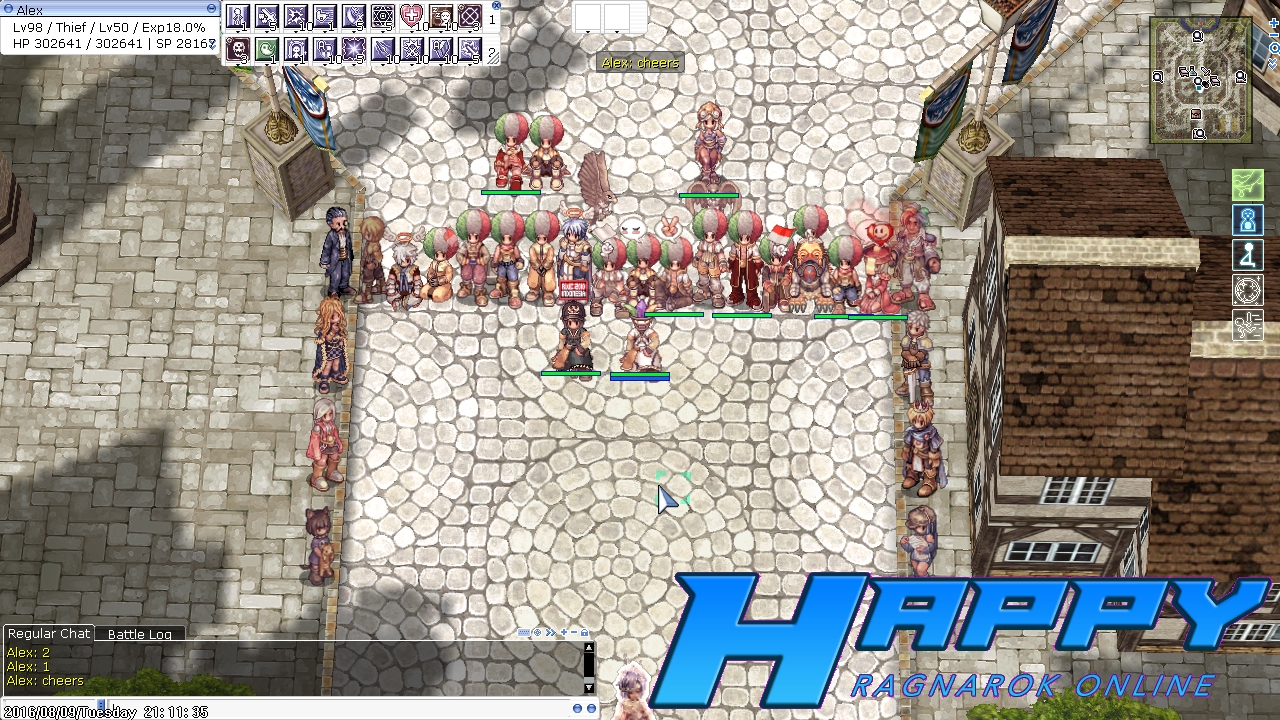Screen dimensions: 1280x720
Task: Click the green ghost skill icon on the hotbar
Action: [268, 47]
